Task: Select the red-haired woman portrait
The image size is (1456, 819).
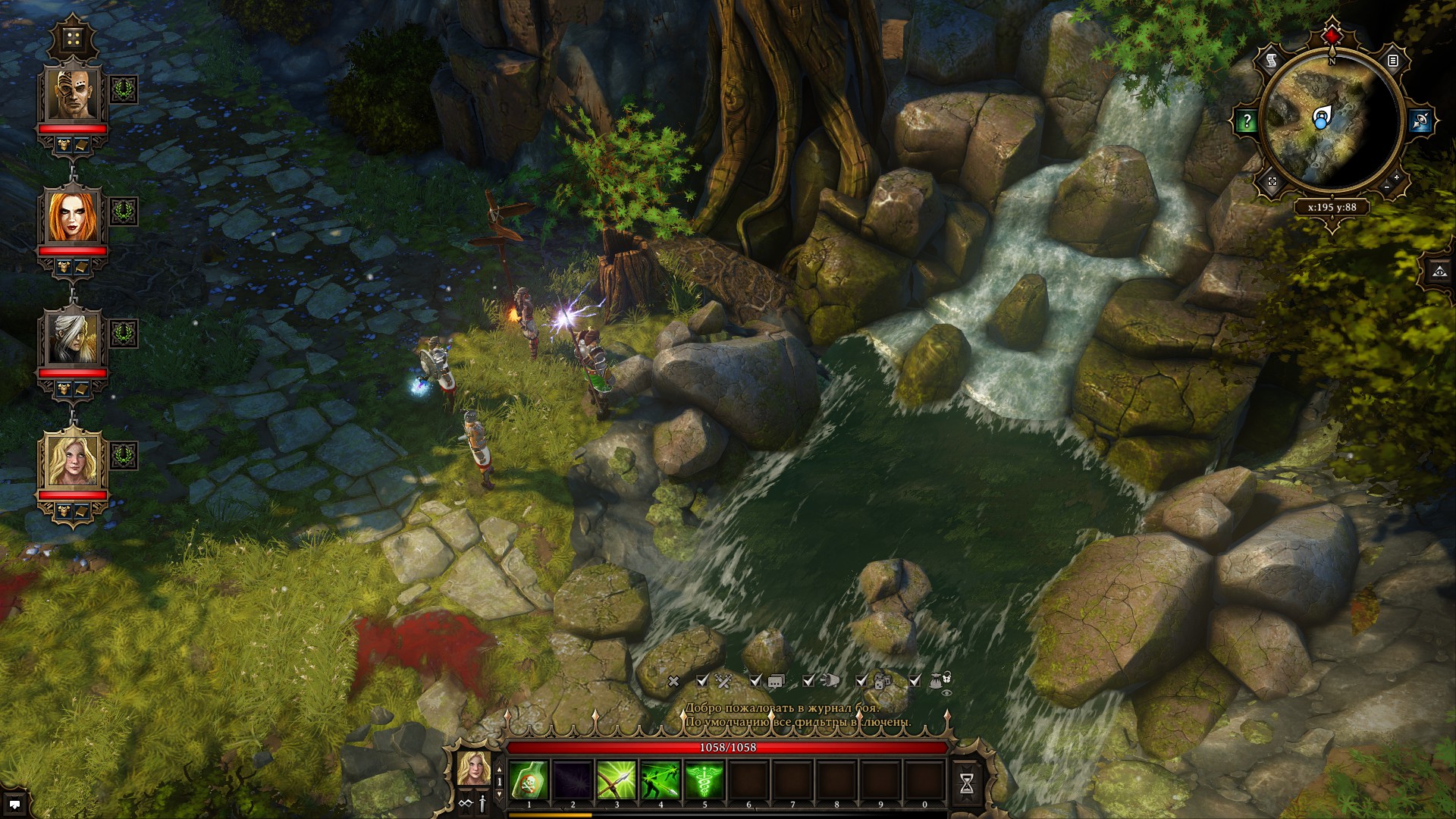Action: 73,216
